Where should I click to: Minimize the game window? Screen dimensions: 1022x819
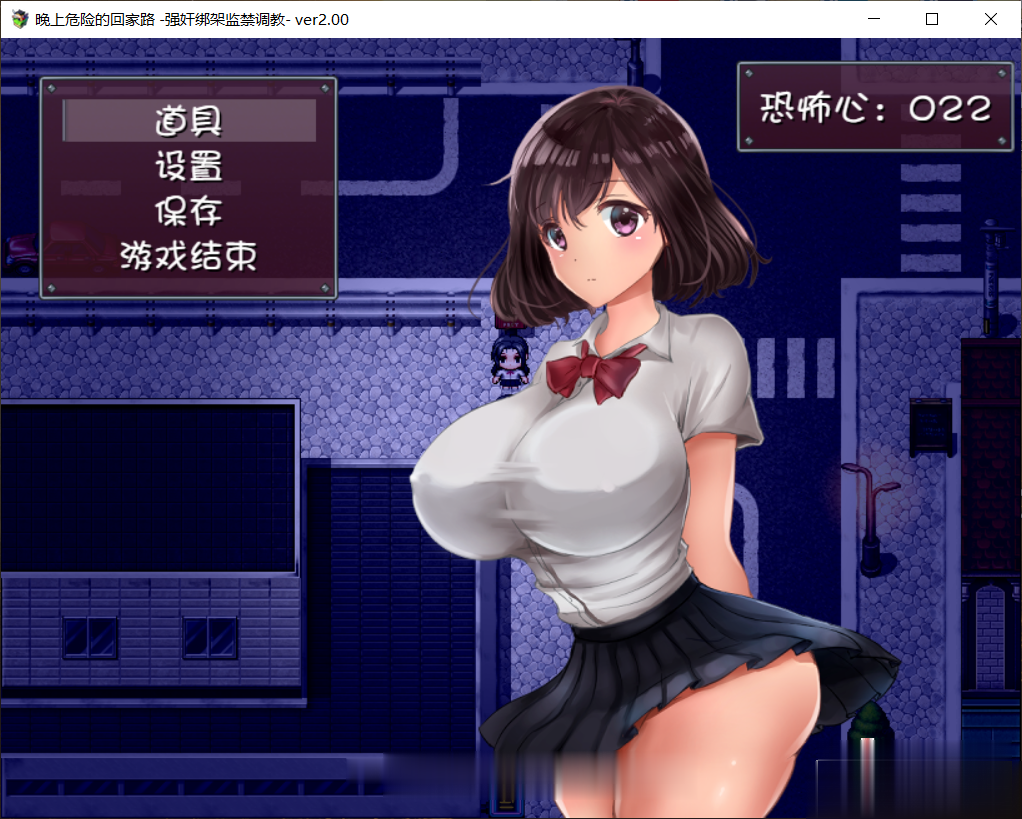pyautogui.click(x=874, y=19)
